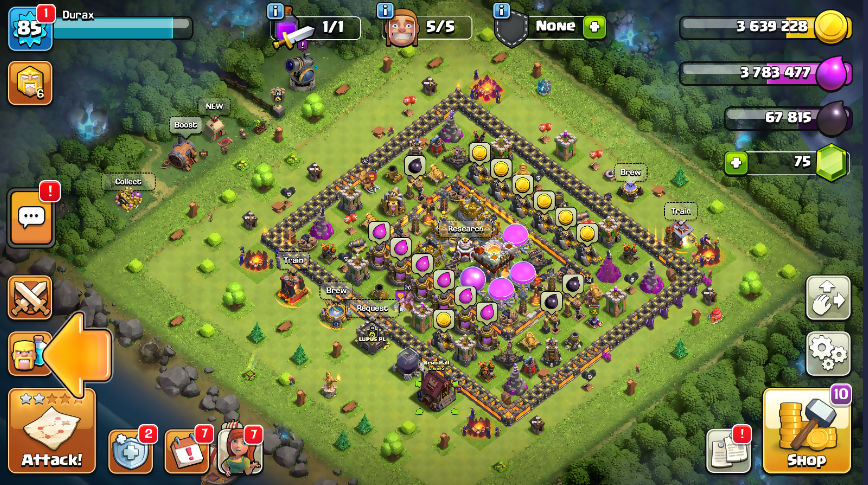Open the crossed swords battle log
Image resolution: width=868 pixels, height=485 pixels.
(x=30, y=298)
